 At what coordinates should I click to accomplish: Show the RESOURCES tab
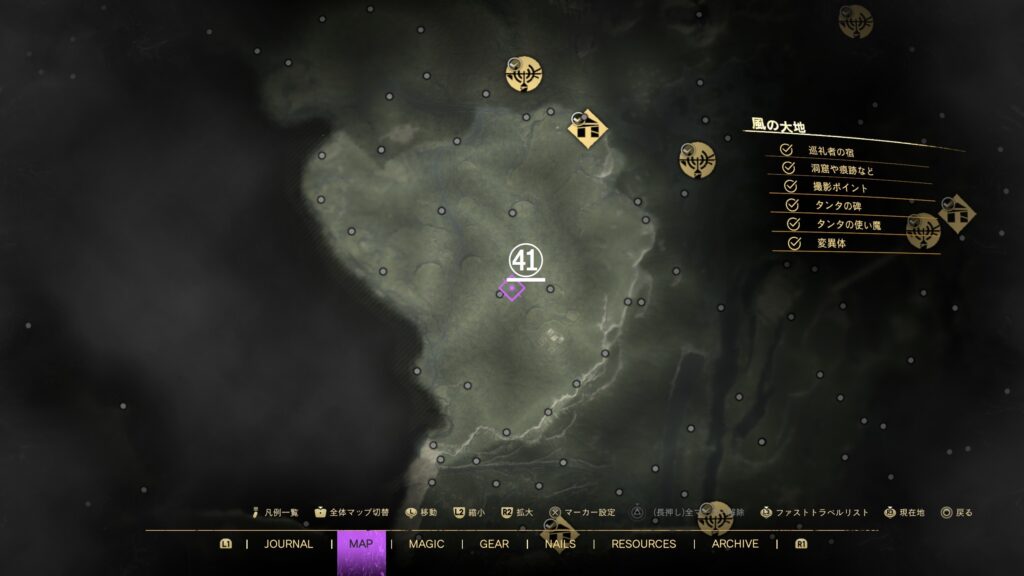(x=643, y=544)
